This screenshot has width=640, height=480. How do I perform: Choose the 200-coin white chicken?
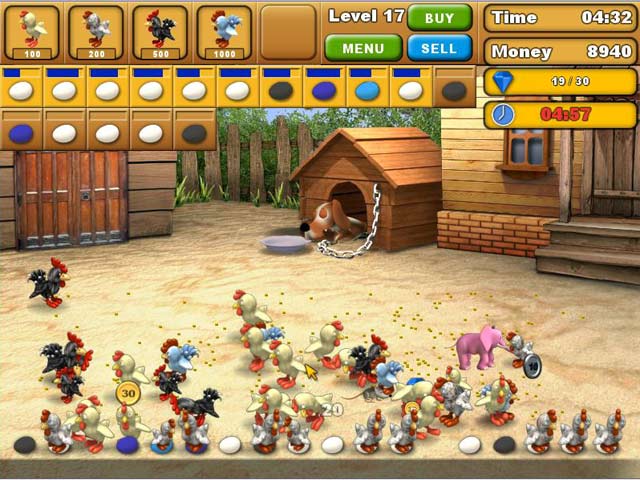coord(96,31)
